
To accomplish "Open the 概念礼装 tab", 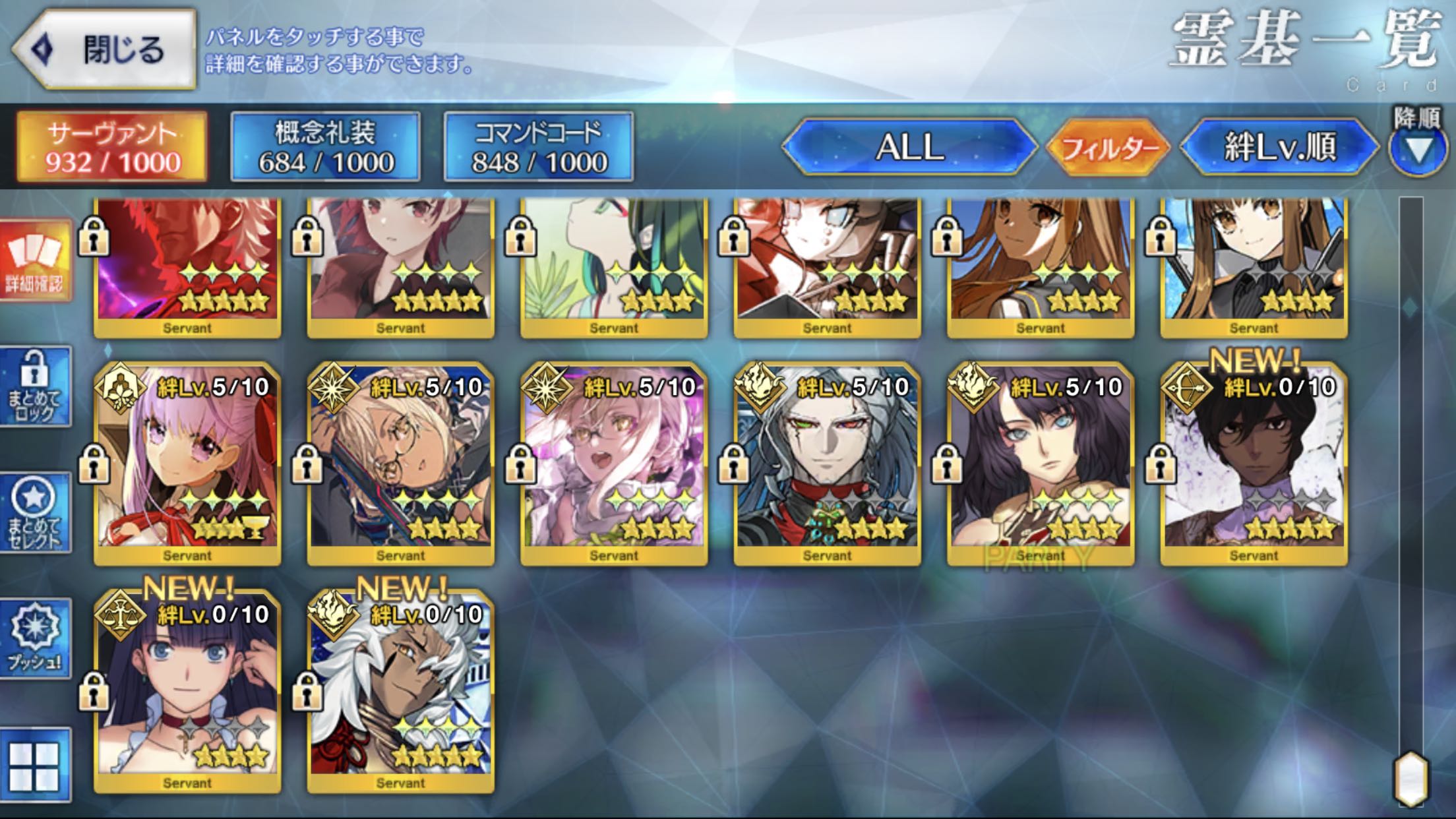I will 325,147.
